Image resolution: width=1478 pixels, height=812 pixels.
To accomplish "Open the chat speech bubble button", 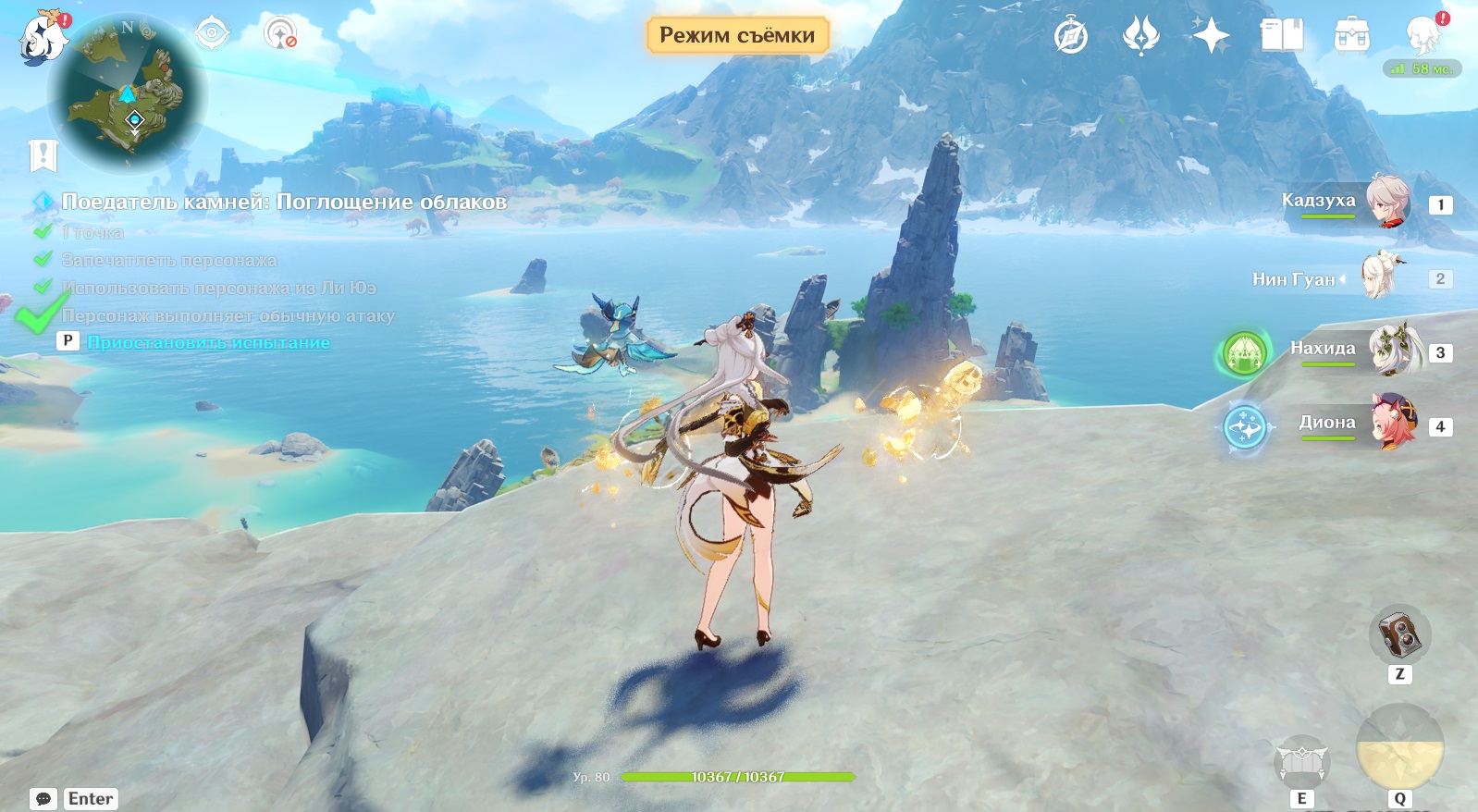I will click(43, 799).
